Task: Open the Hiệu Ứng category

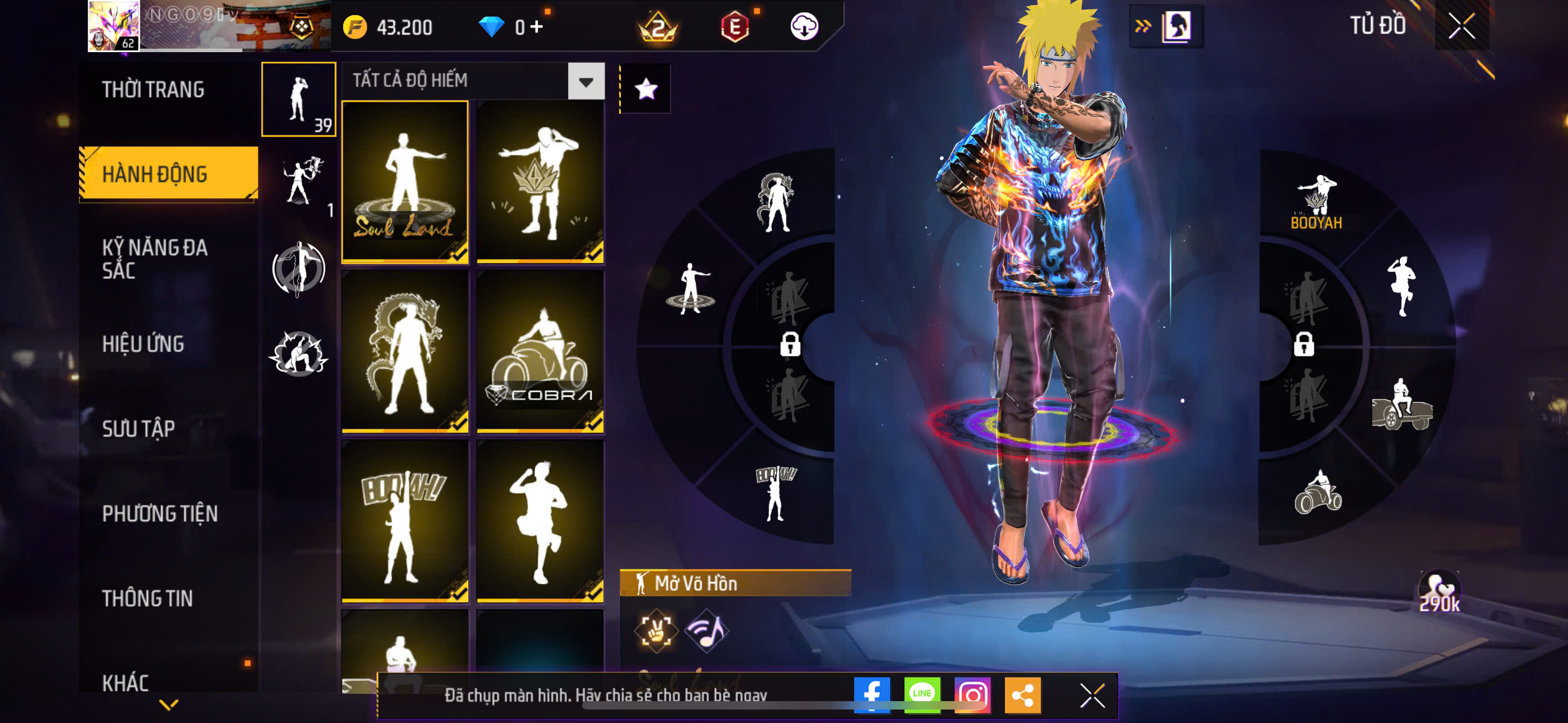Action: coord(143,345)
